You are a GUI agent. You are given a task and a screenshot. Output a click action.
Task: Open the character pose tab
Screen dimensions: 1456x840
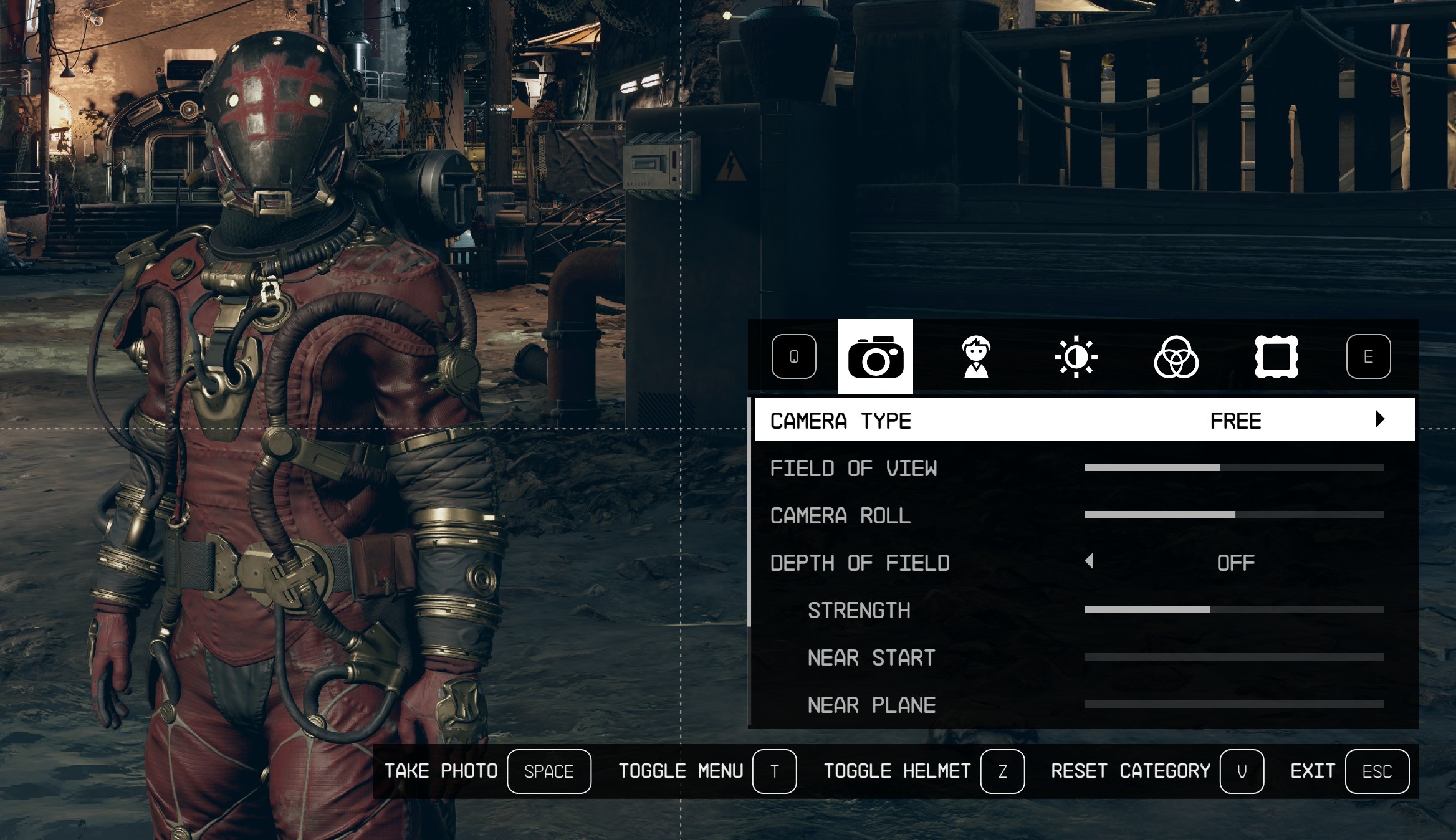(975, 356)
